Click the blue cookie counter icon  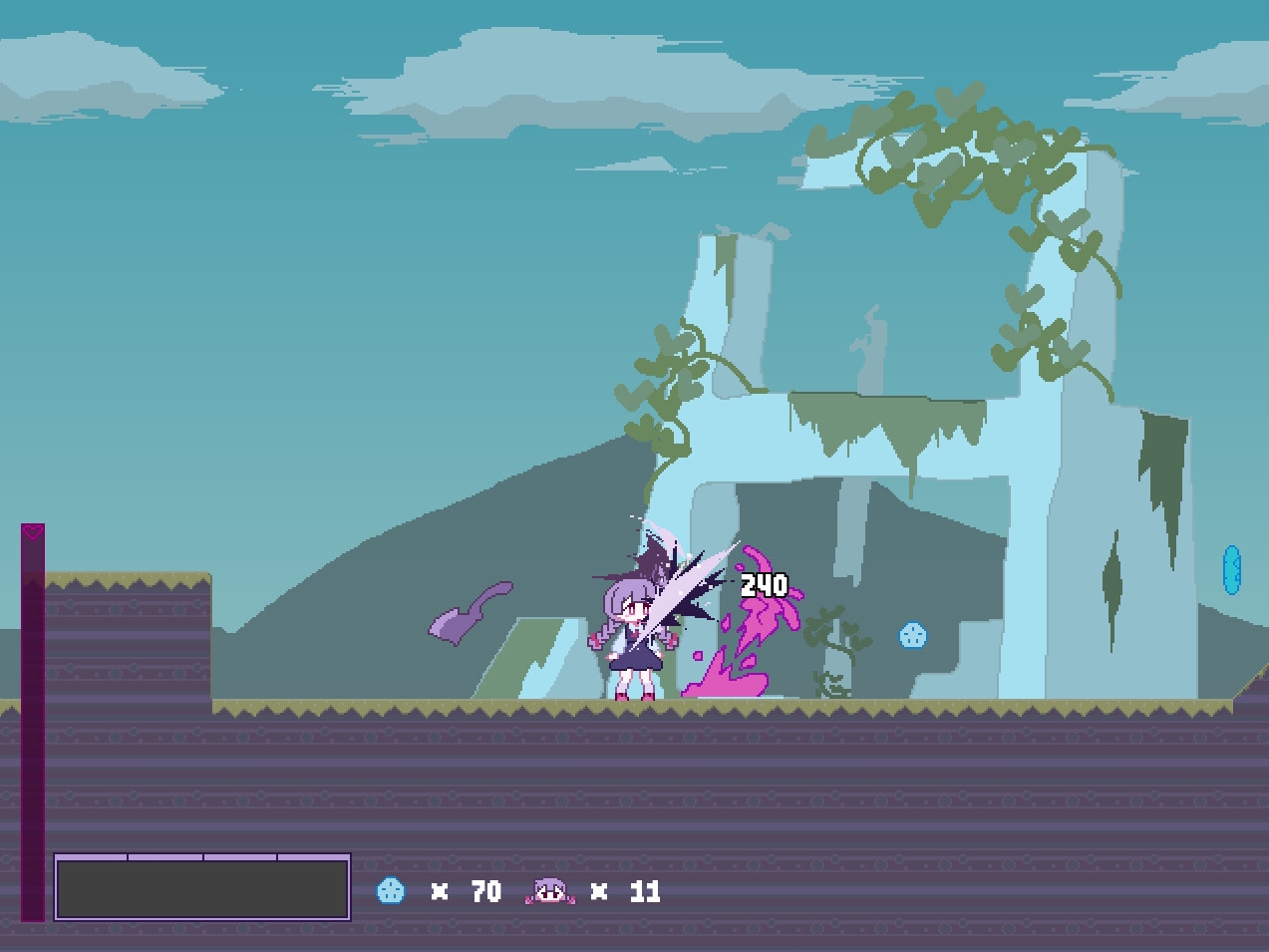391,890
